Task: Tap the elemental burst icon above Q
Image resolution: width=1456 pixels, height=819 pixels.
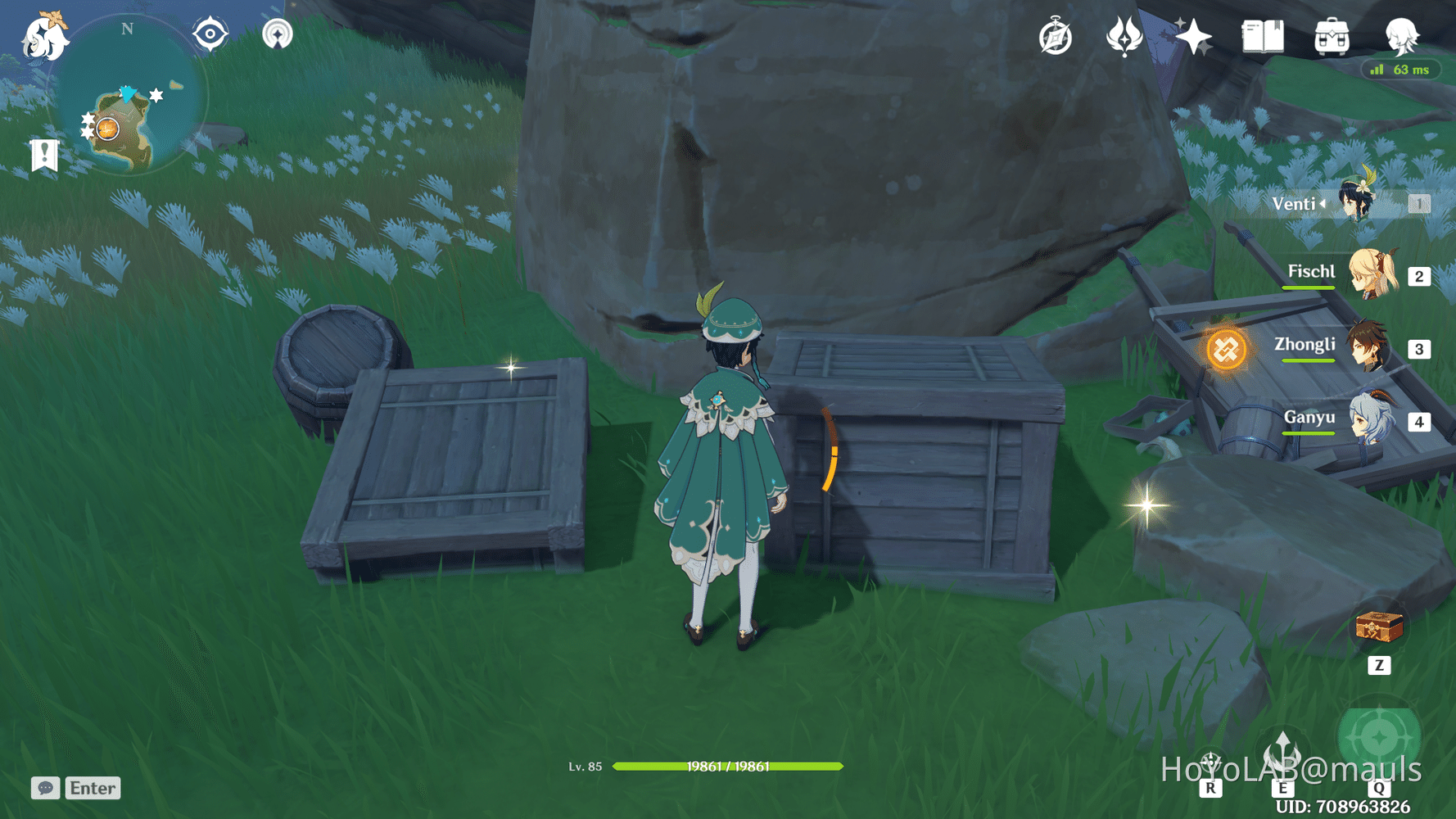Action: tap(1380, 735)
